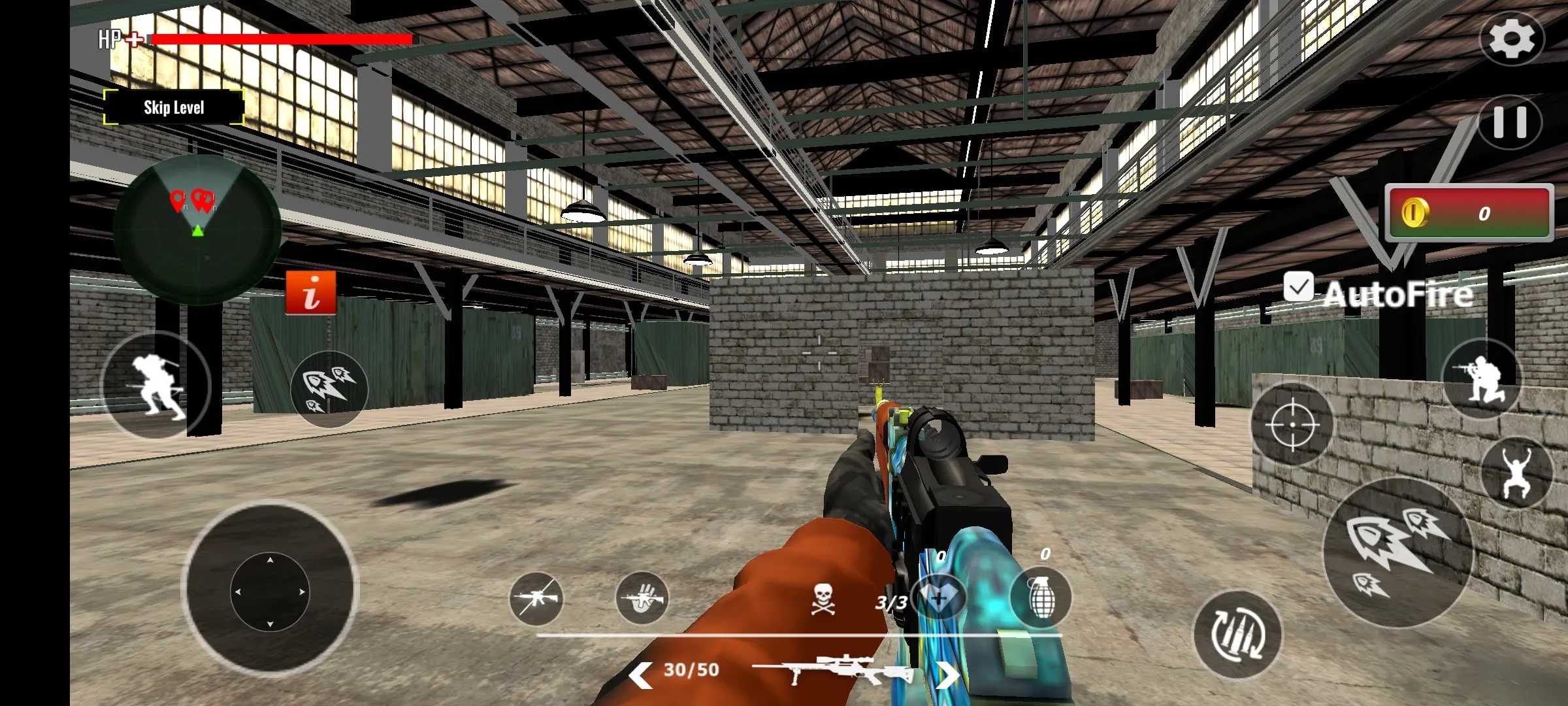The width and height of the screenshot is (1568, 706).
Task: Tap the rifle-with-hand pickup icon
Action: (x=642, y=597)
